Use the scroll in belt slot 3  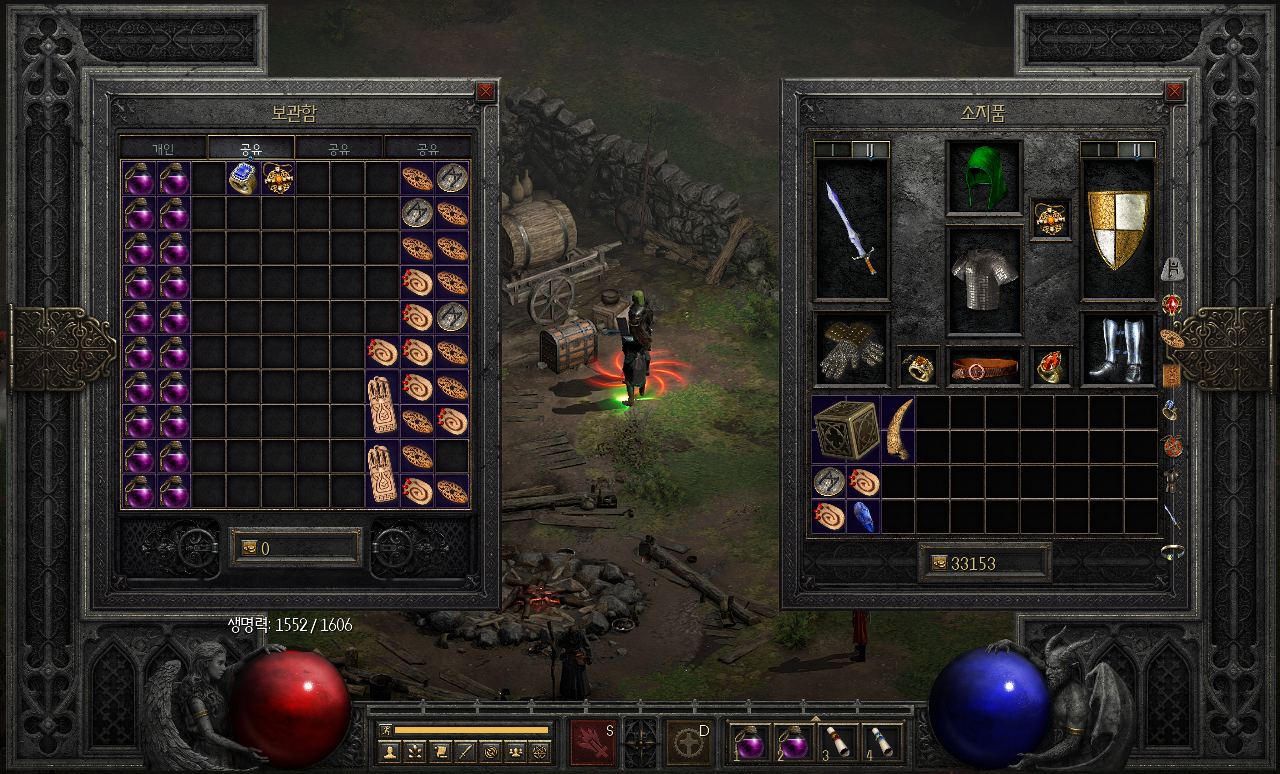(x=836, y=742)
